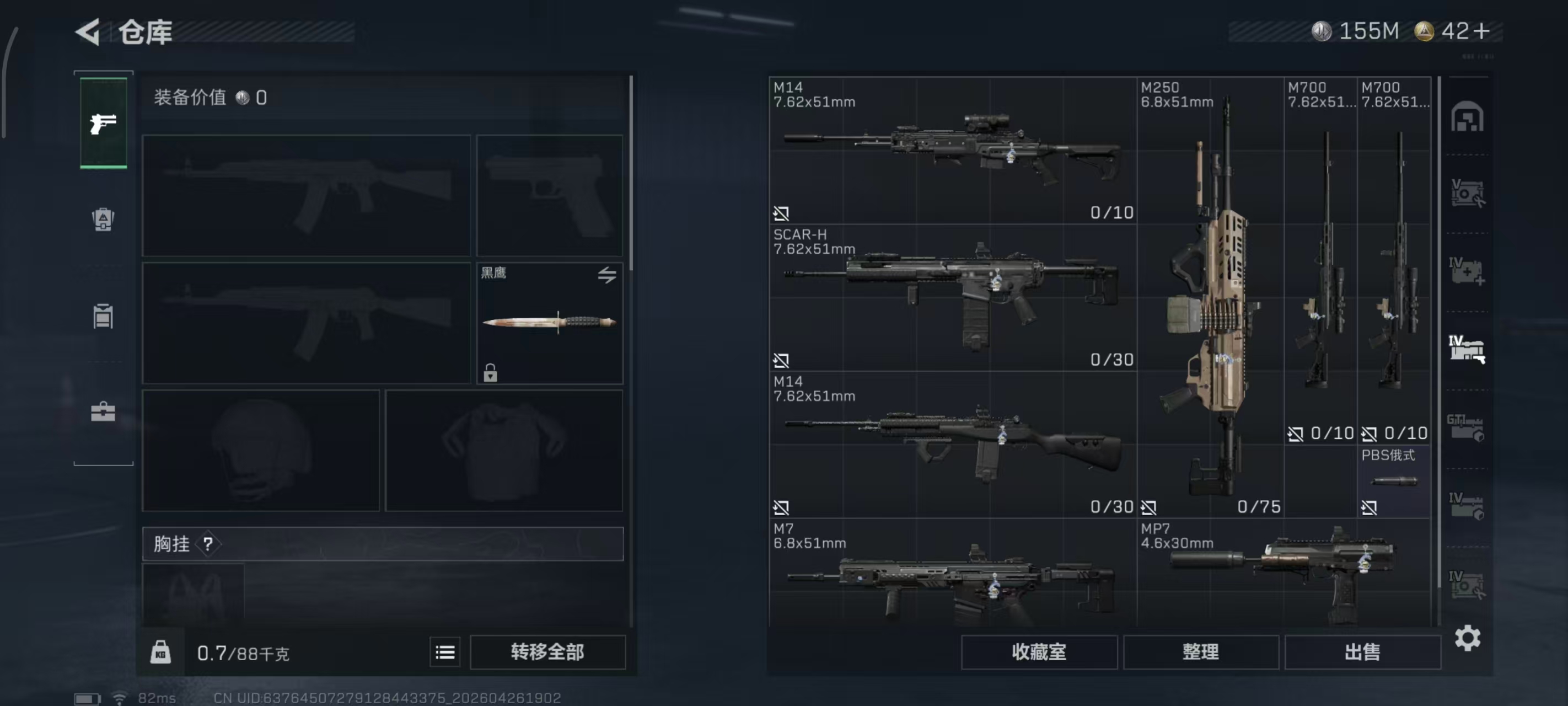The width and height of the screenshot is (1568, 706).
Task: Toggle the lock on the 黑鹰 knife
Action: pos(491,374)
